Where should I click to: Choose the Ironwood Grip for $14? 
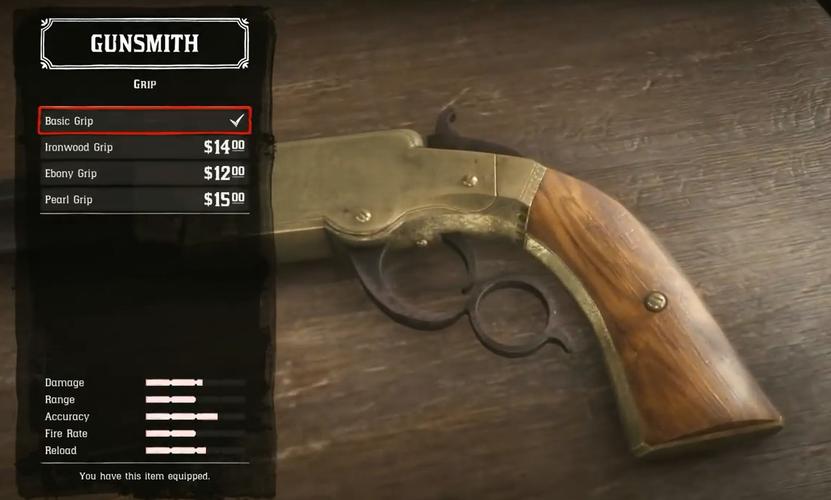(x=144, y=147)
